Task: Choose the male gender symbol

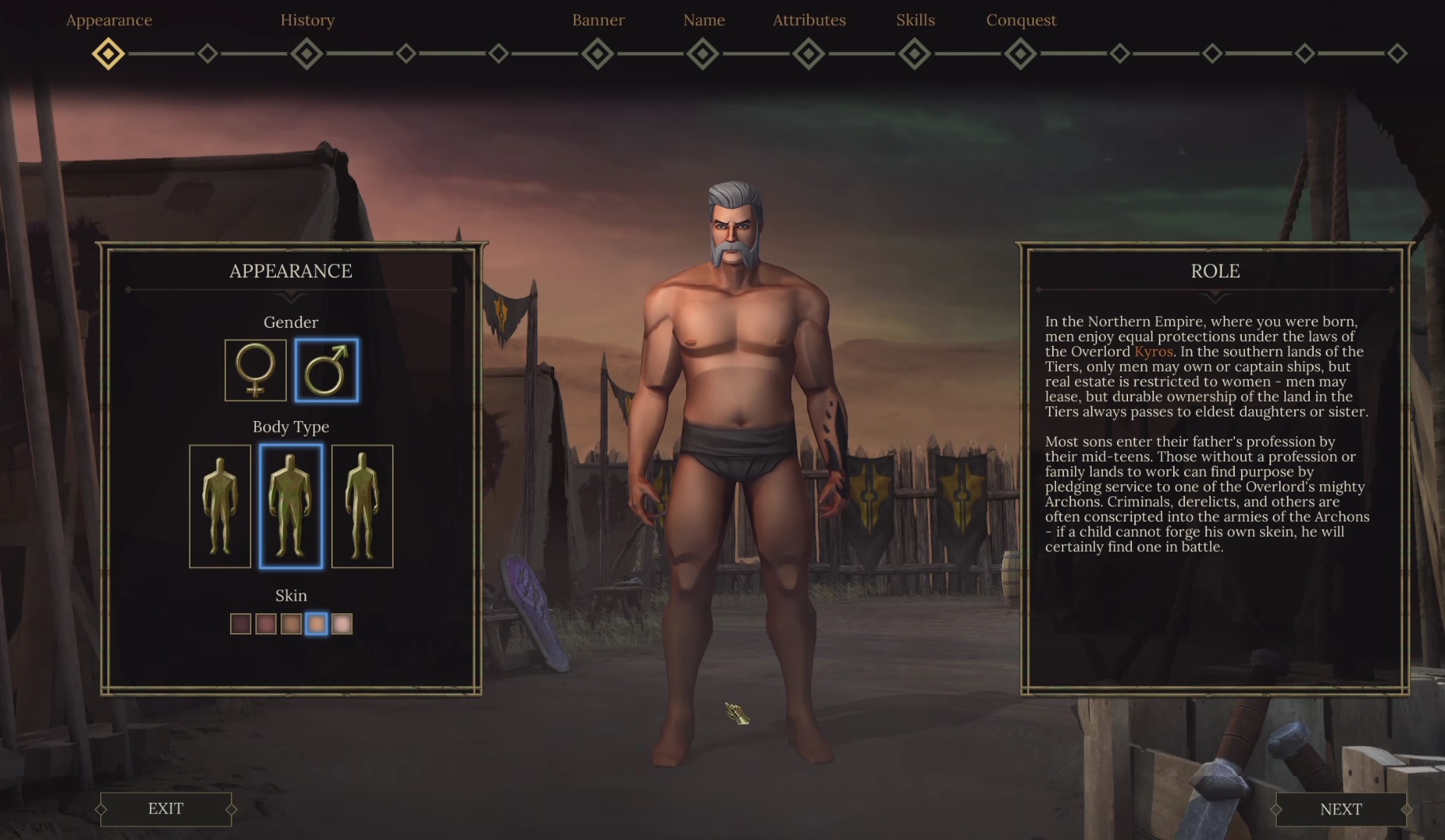Action: tap(326, 370)
